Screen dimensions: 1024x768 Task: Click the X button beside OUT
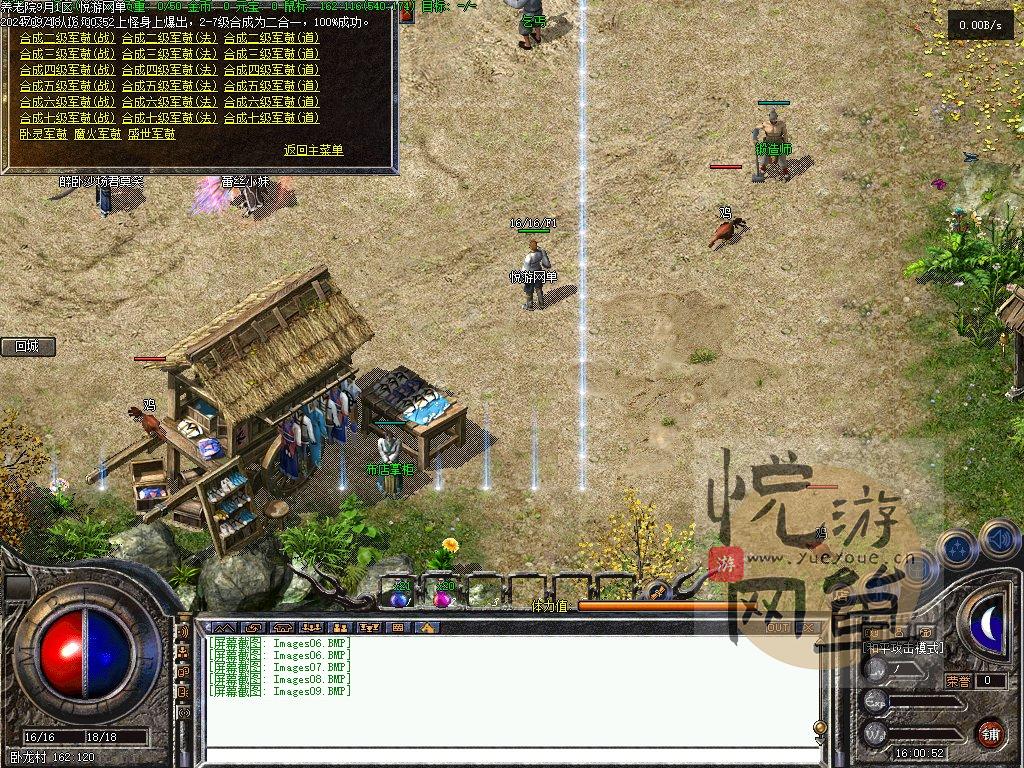[x=808, y=628]
